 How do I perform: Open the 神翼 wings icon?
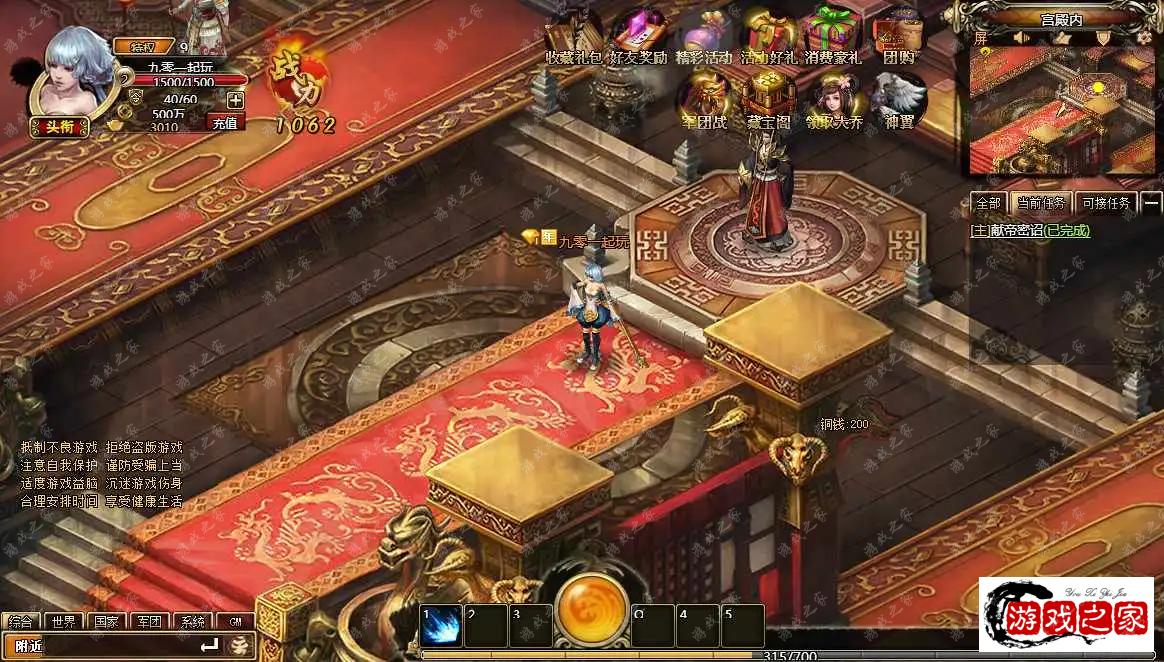pos(897,98)
